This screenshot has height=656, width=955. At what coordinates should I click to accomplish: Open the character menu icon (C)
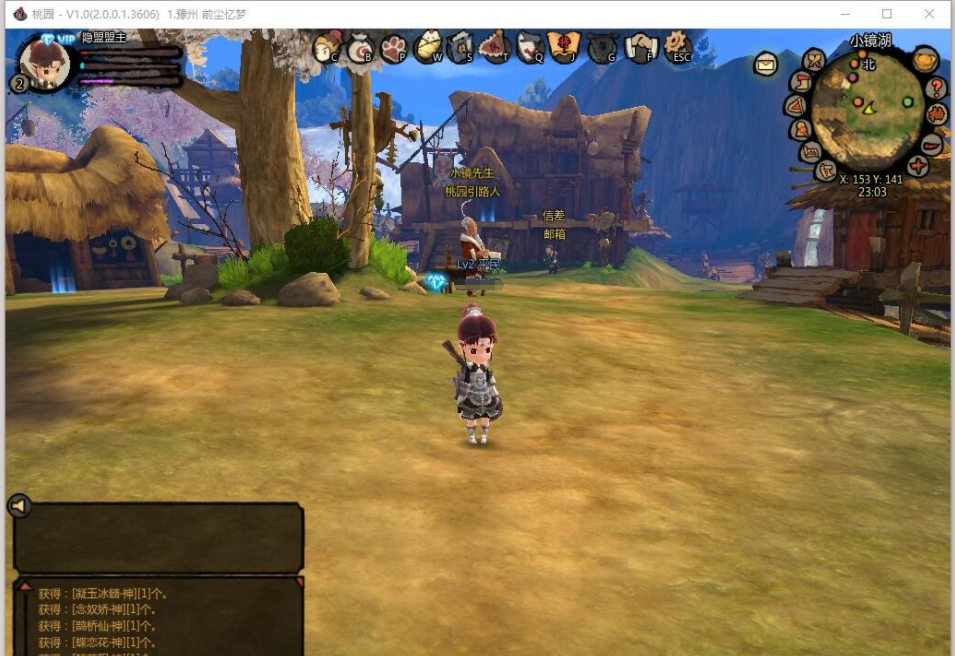pyautogui.click(x=327, y=46)
